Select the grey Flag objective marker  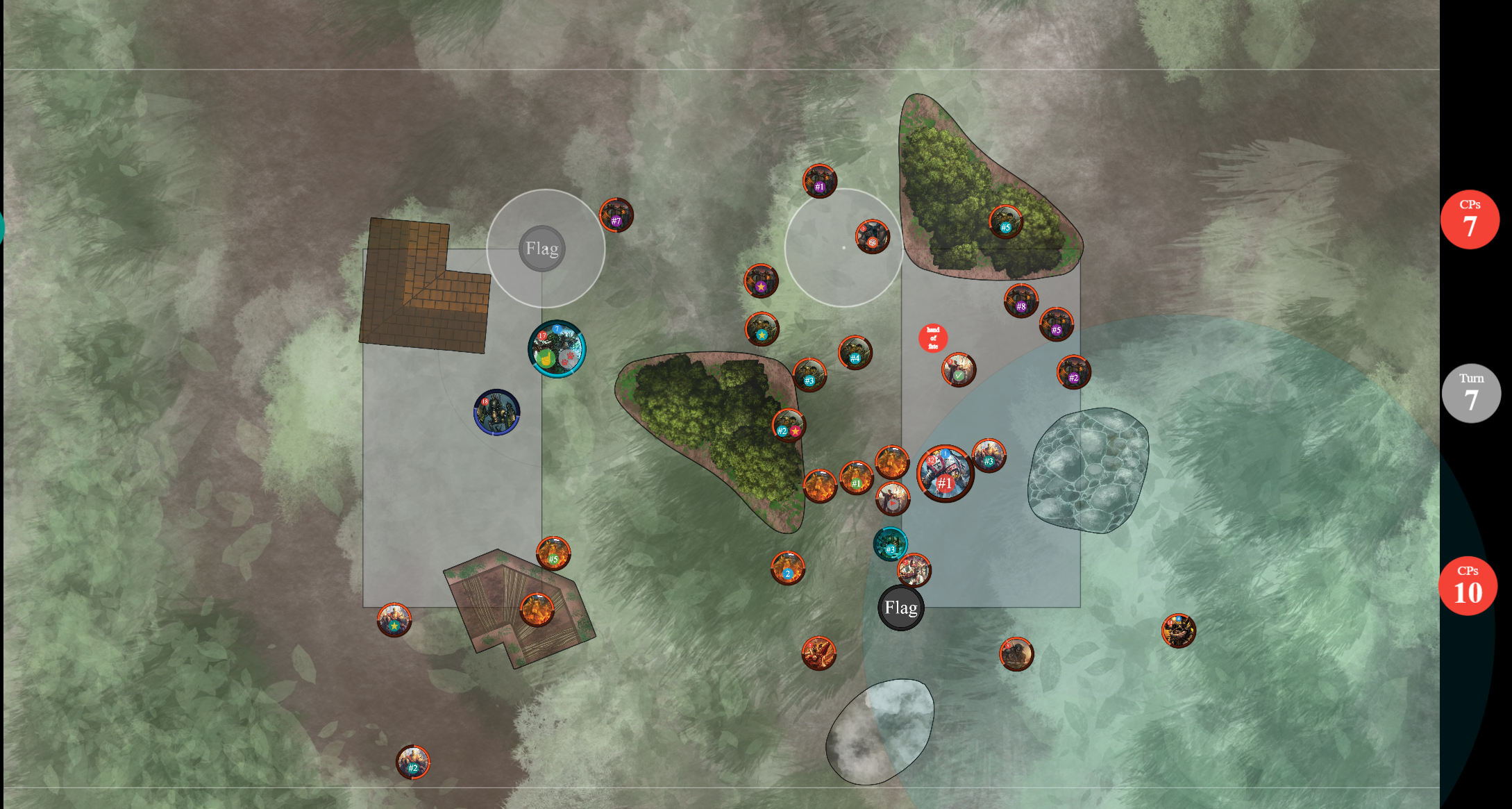coord(542,249)
